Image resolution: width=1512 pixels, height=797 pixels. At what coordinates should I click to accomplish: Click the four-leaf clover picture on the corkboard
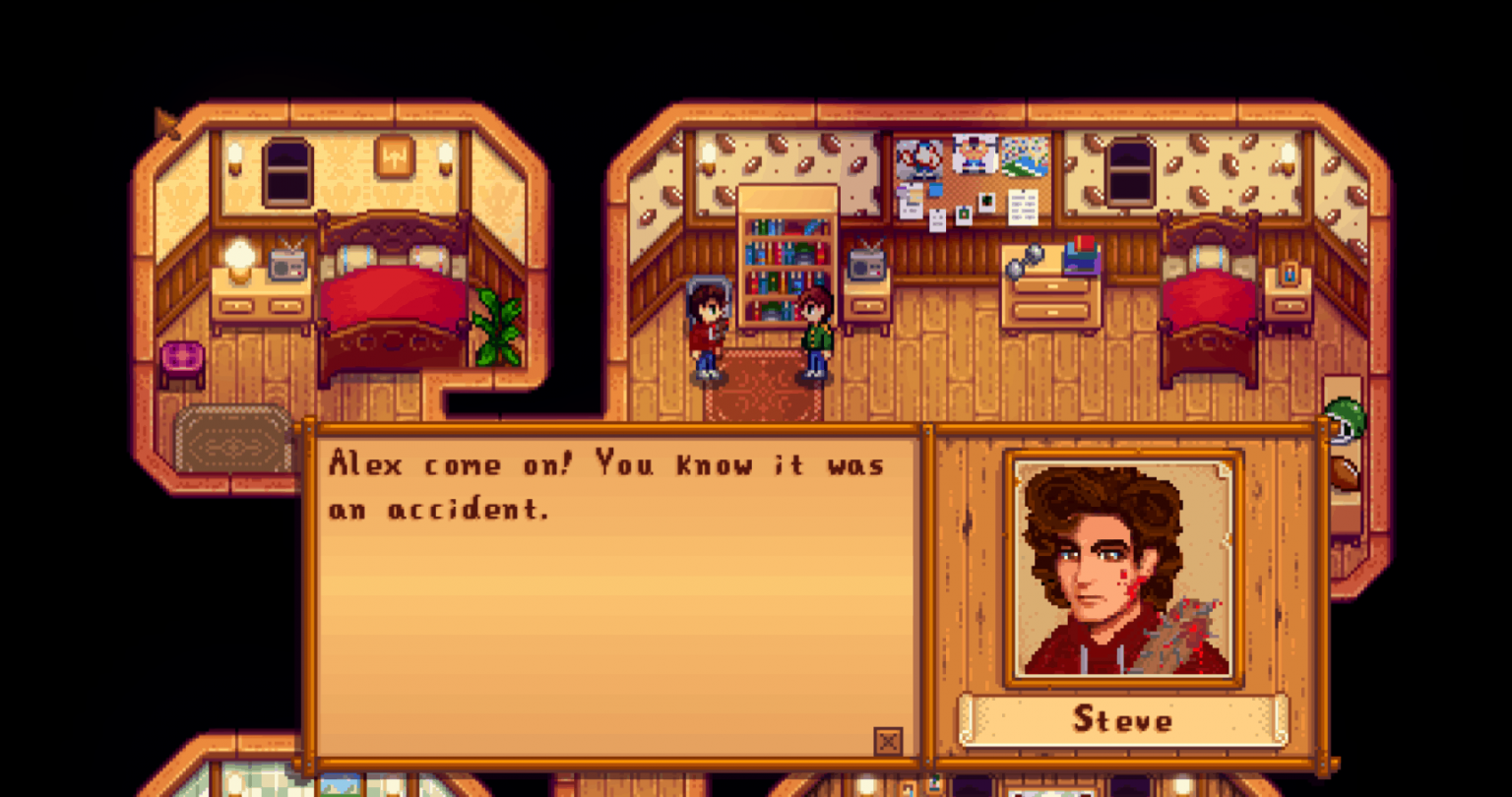pos(986,200)
